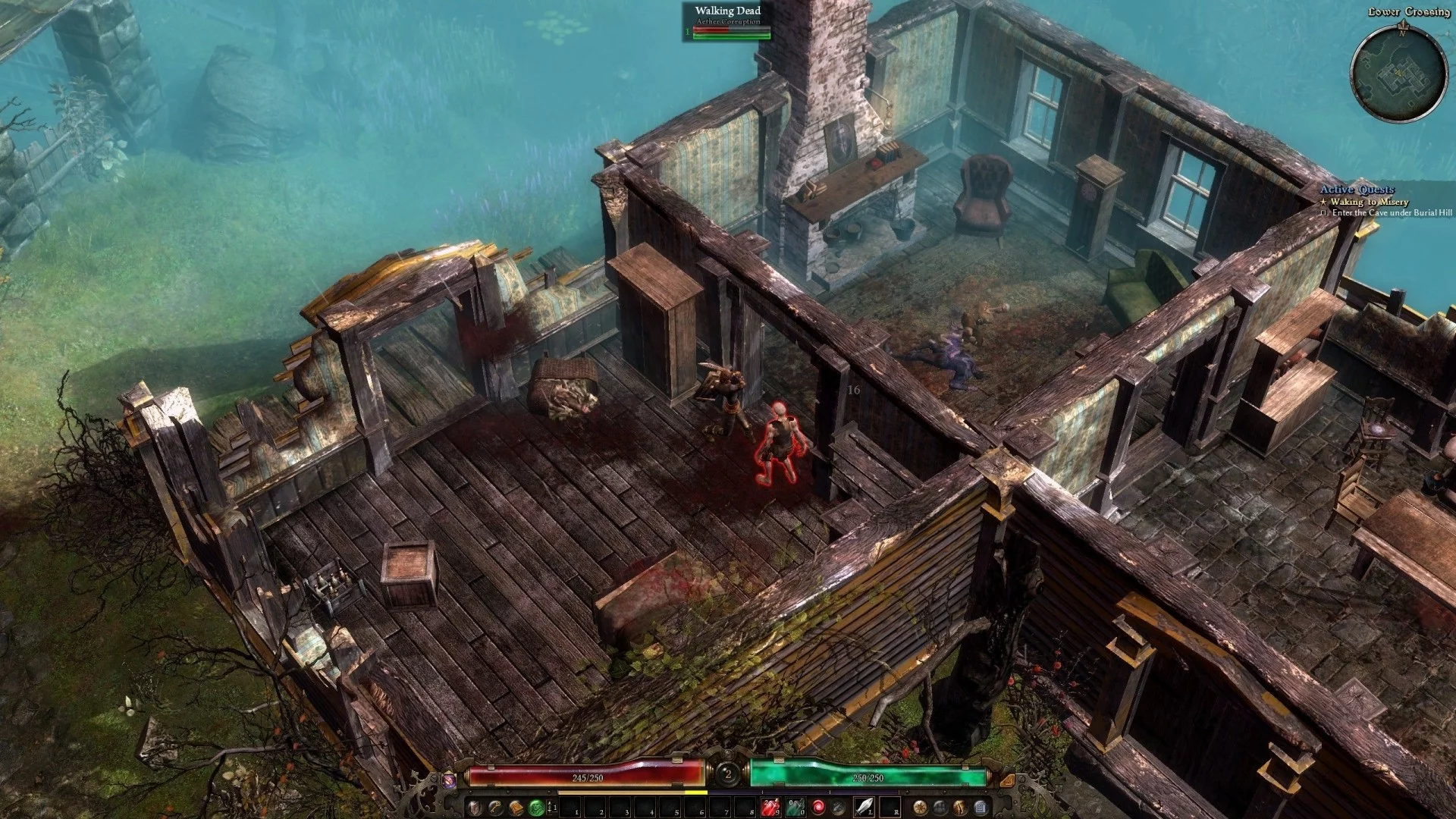The image size is (1456, 819).
Task: Activate the red spiral skill
Action: click(x=819, y=808)
